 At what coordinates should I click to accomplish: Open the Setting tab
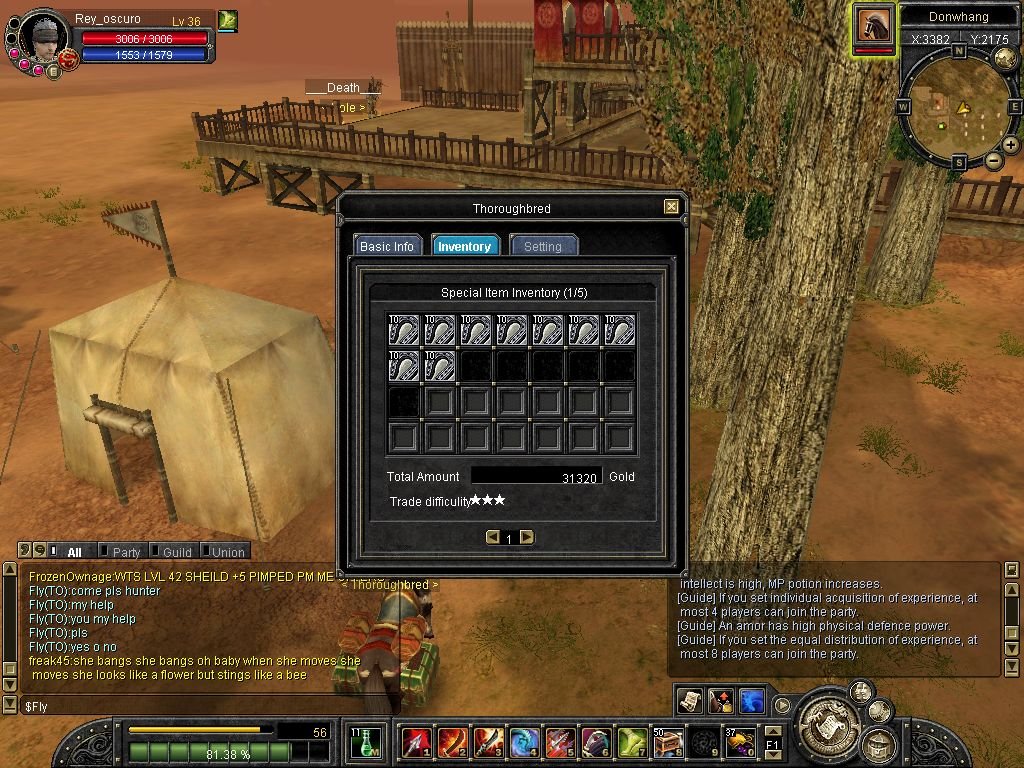click(543, 246)
